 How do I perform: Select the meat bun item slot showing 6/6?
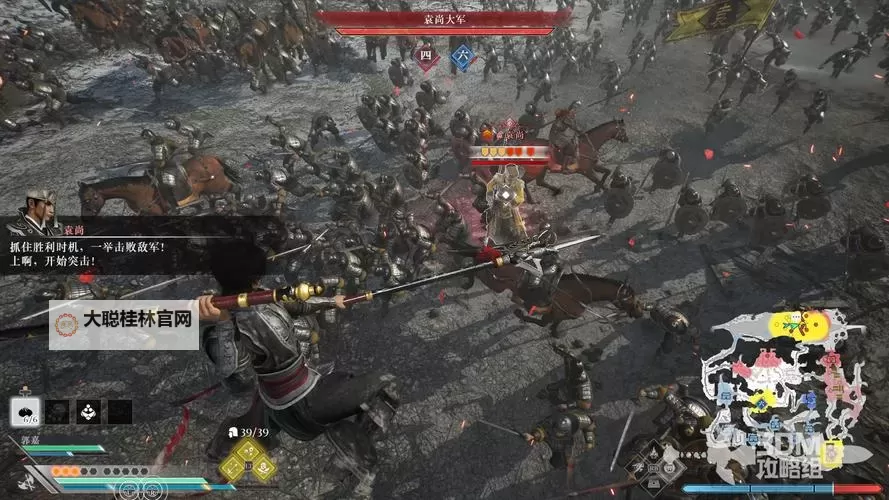25,411
